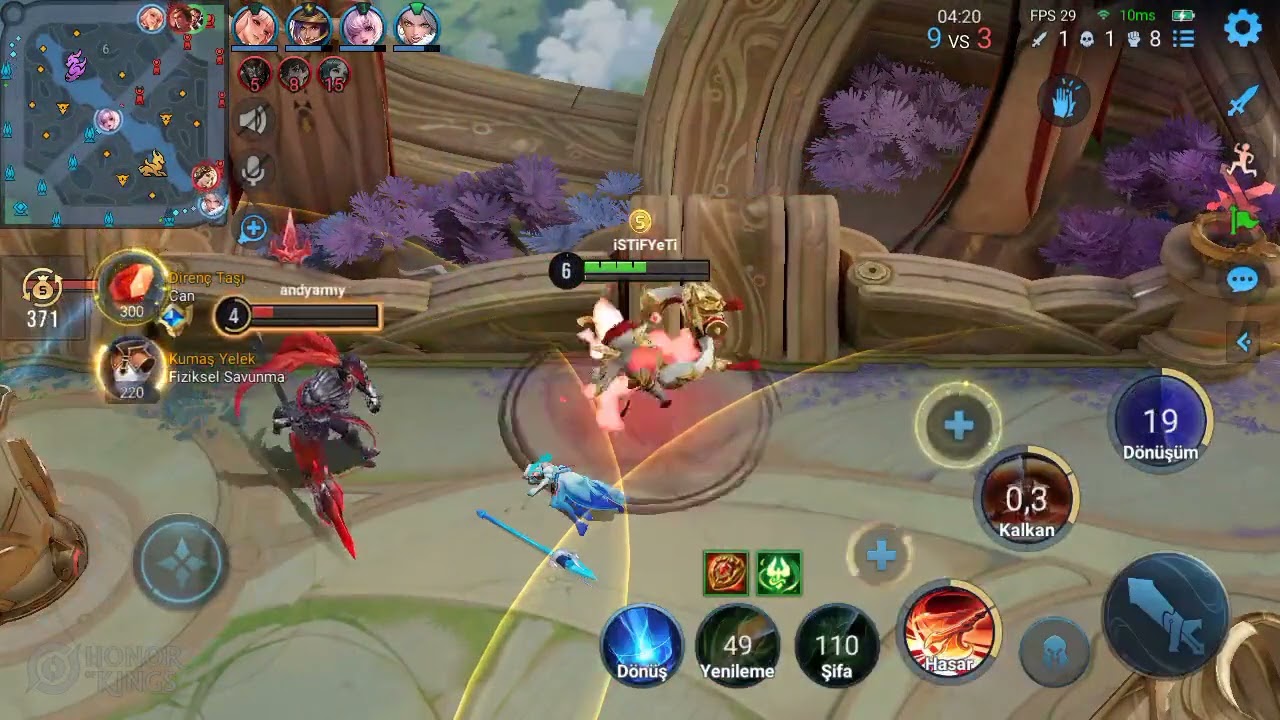This screenshot has height=720, width=1280.
Task: Open the settings gear menu
Action: coord(1242,29)
